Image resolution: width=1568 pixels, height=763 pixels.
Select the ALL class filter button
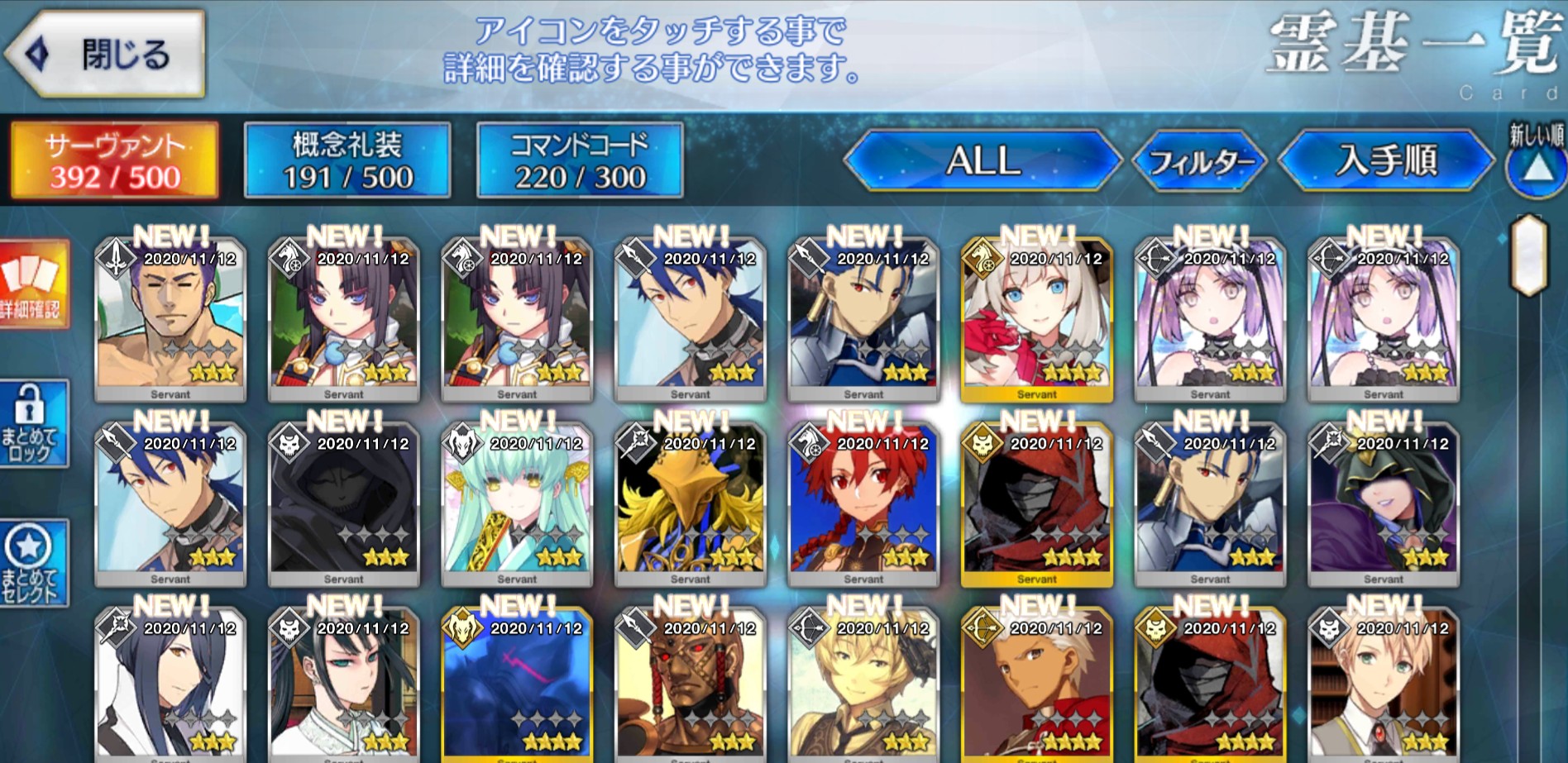click(982, 160)
